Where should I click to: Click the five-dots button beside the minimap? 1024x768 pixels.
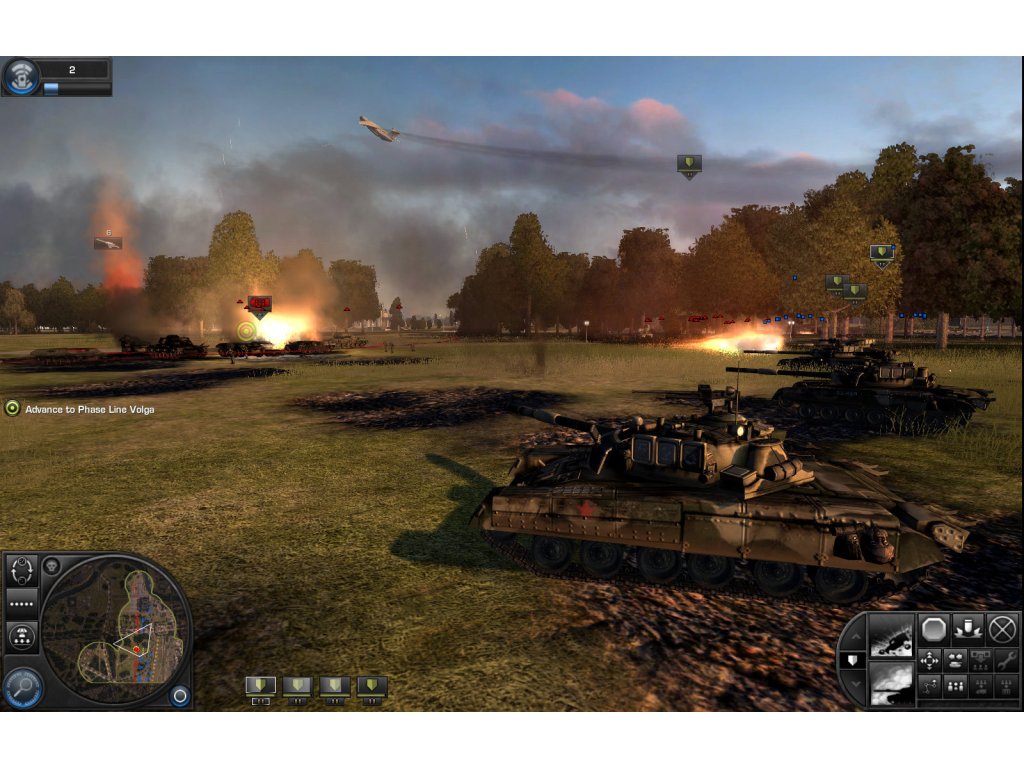pyautogui.click(x=21, y=605)
